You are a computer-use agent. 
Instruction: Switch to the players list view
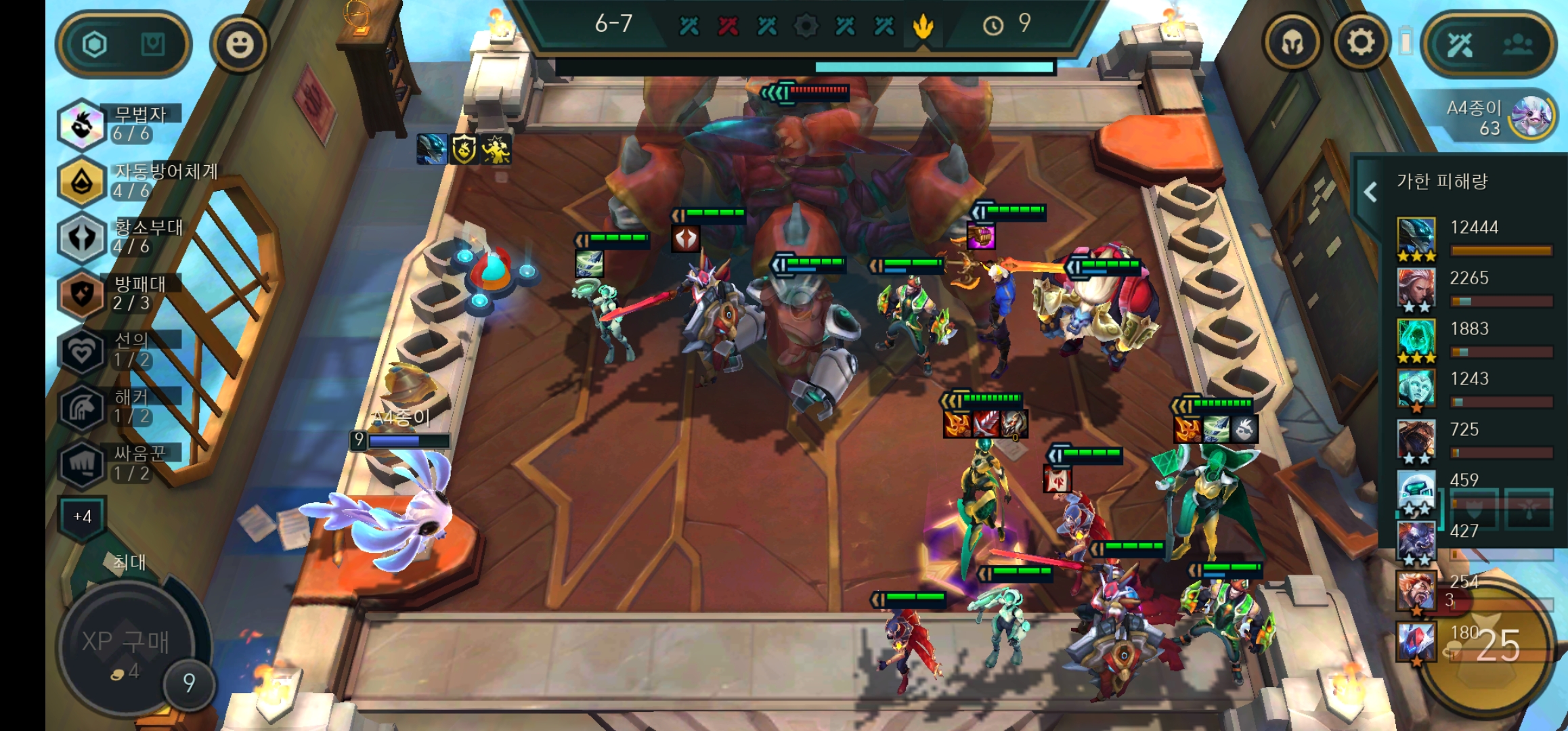1518,45
